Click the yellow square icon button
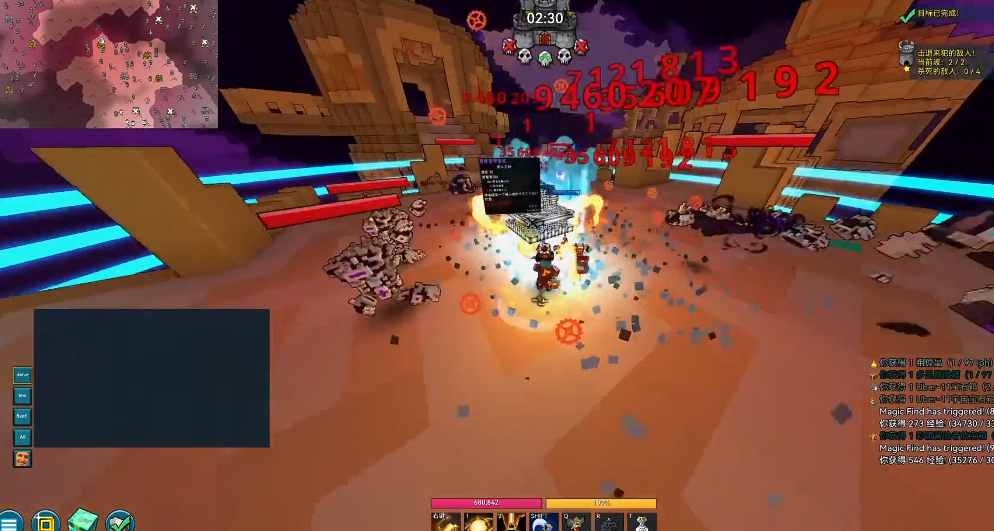The width and height of the screenshot is (994, 531). pyautogui.click(x=45, y=521)
